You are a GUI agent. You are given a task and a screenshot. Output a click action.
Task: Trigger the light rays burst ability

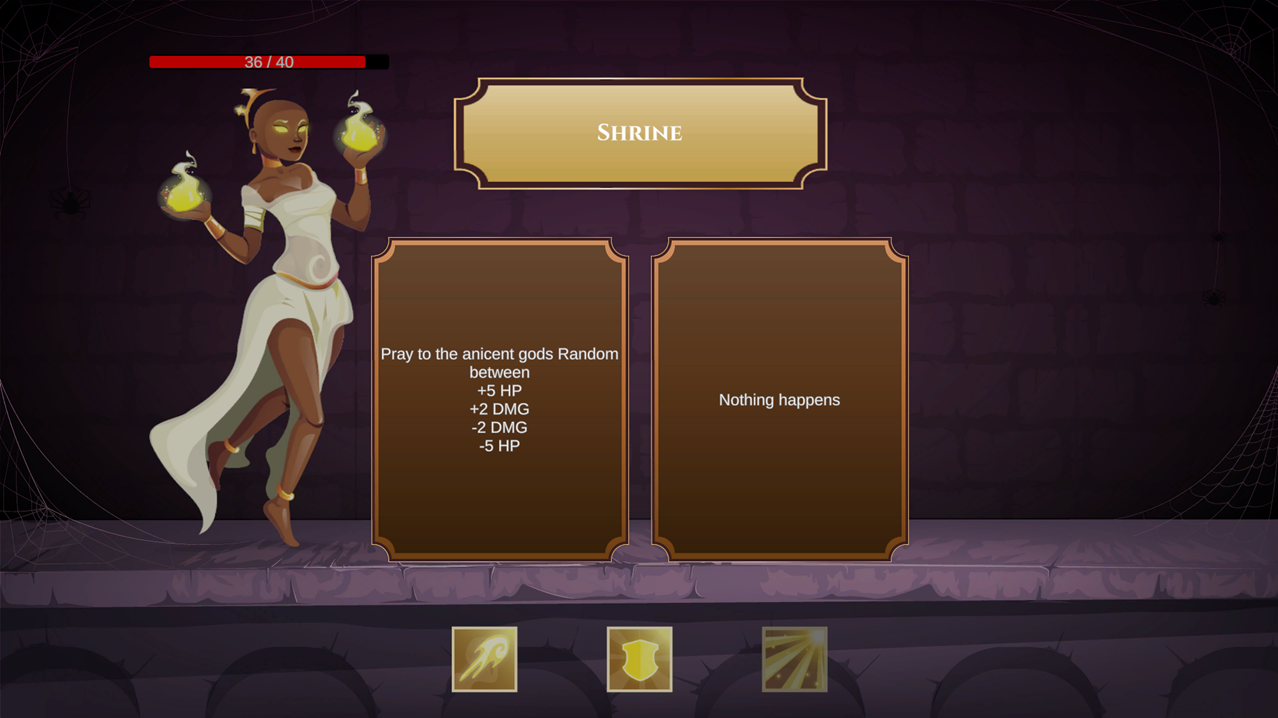coord(794,659)
